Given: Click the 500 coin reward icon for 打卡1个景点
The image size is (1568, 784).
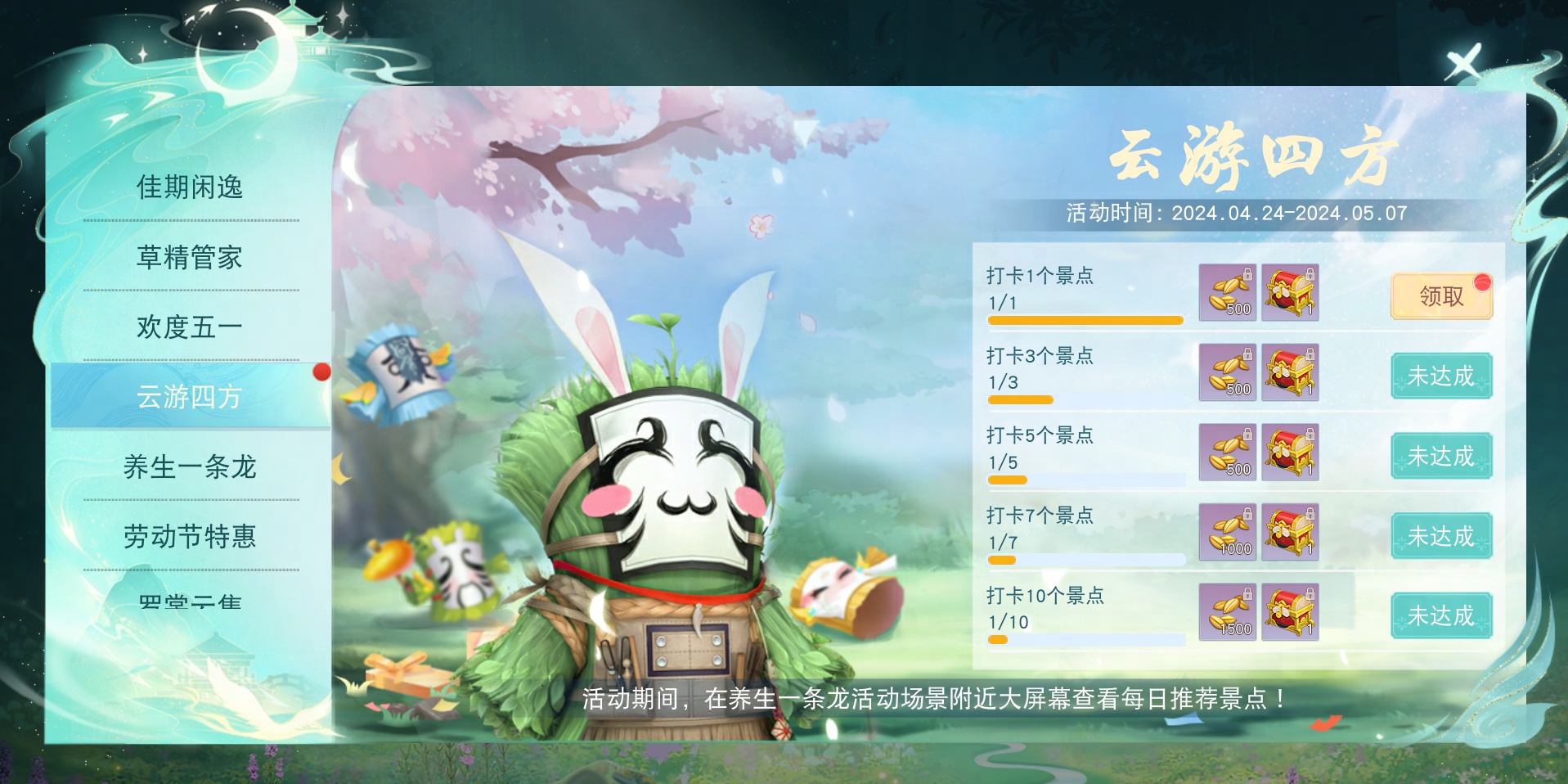Looking at the screenshot, I should pos(1228,292).
